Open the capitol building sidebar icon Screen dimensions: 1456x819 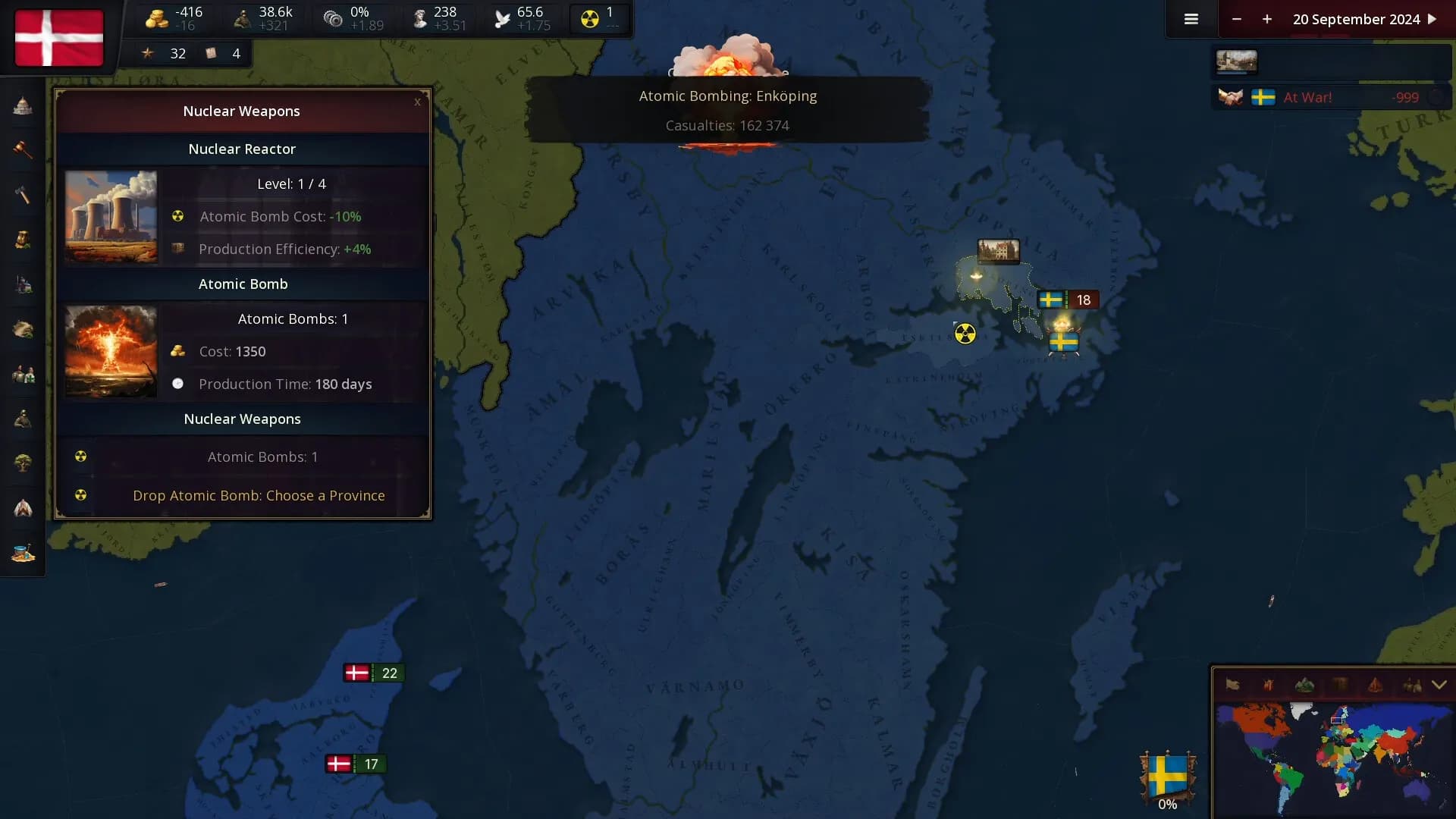click(23, 106)
